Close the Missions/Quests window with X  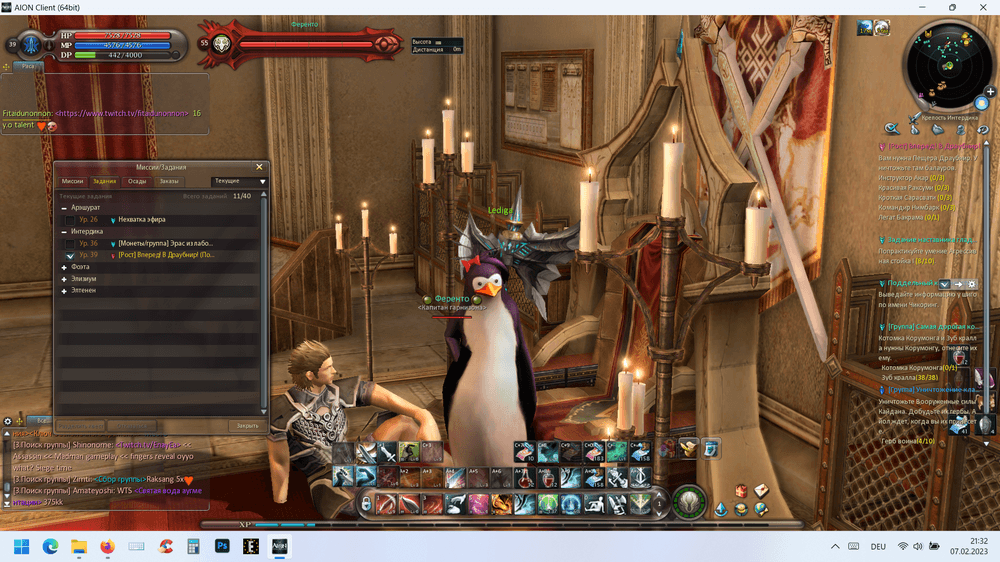coord(259,167)
